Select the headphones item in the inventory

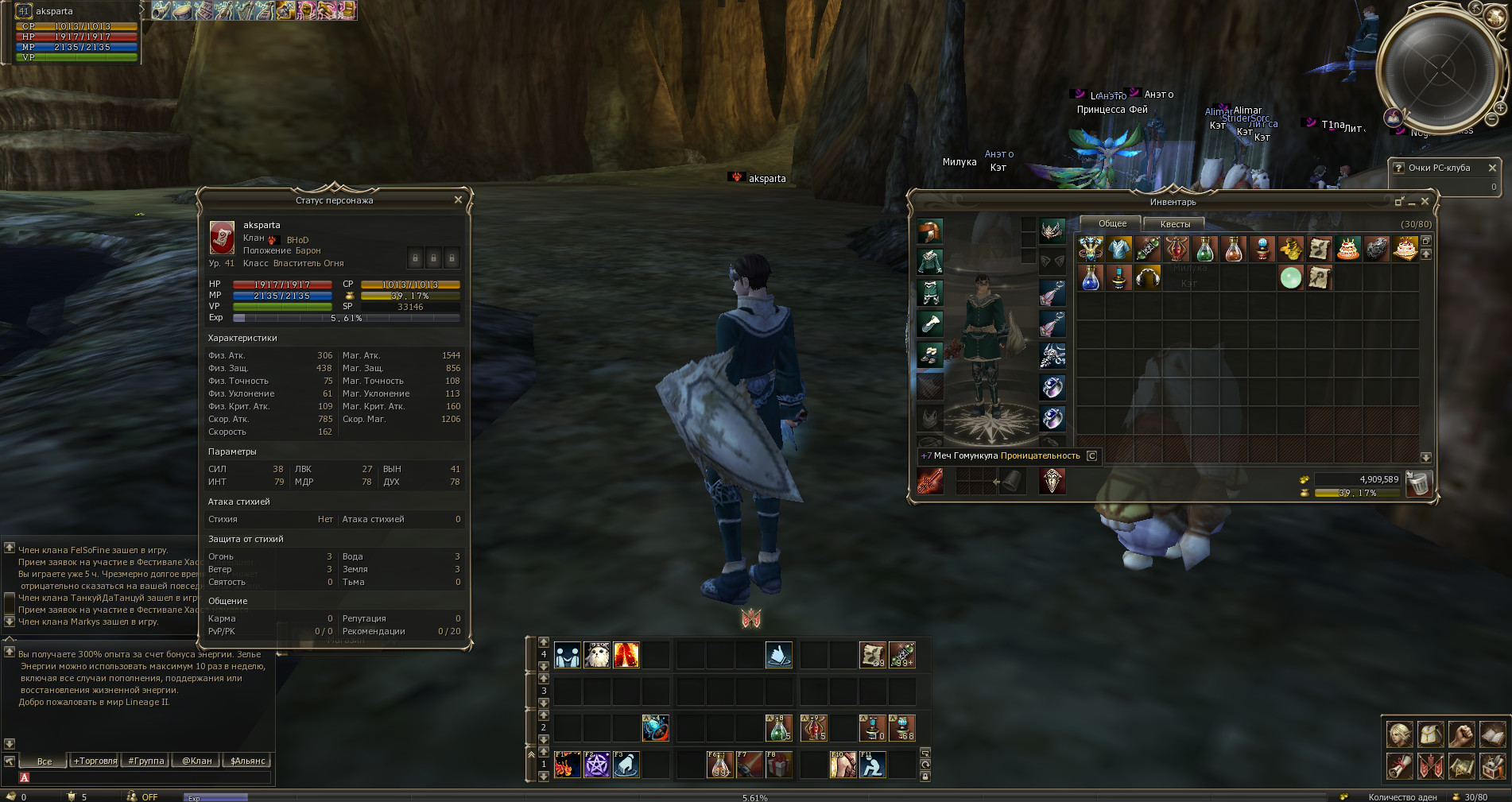point(1148,278)
